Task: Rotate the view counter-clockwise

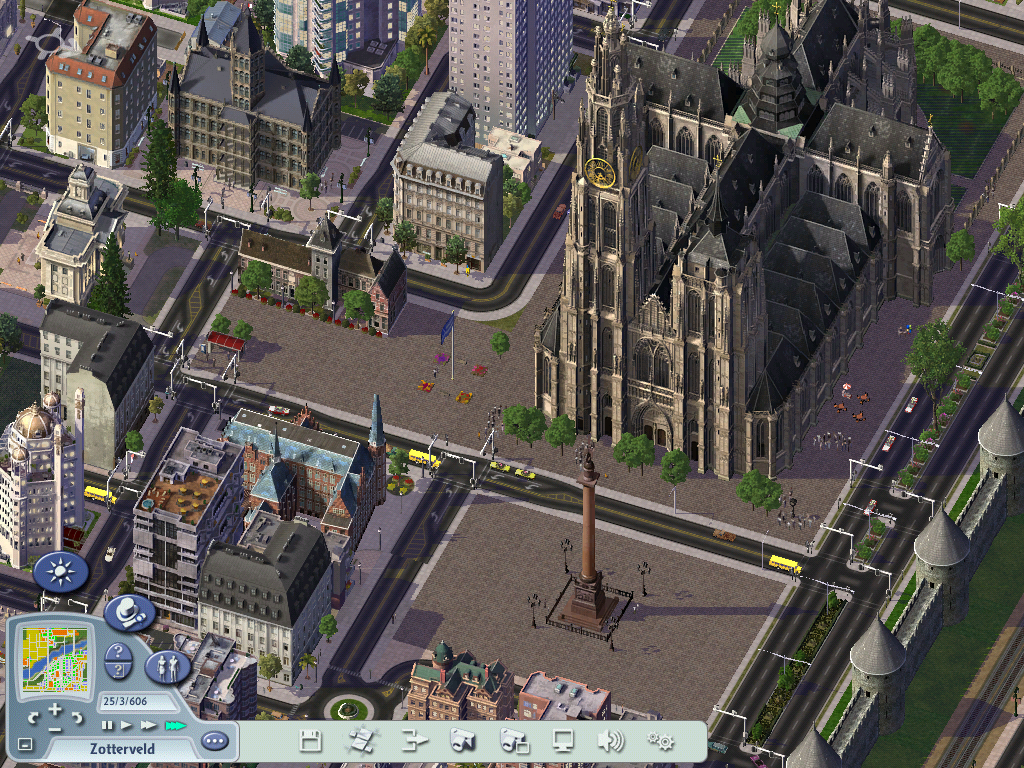Action: click(x=33, y=716)
